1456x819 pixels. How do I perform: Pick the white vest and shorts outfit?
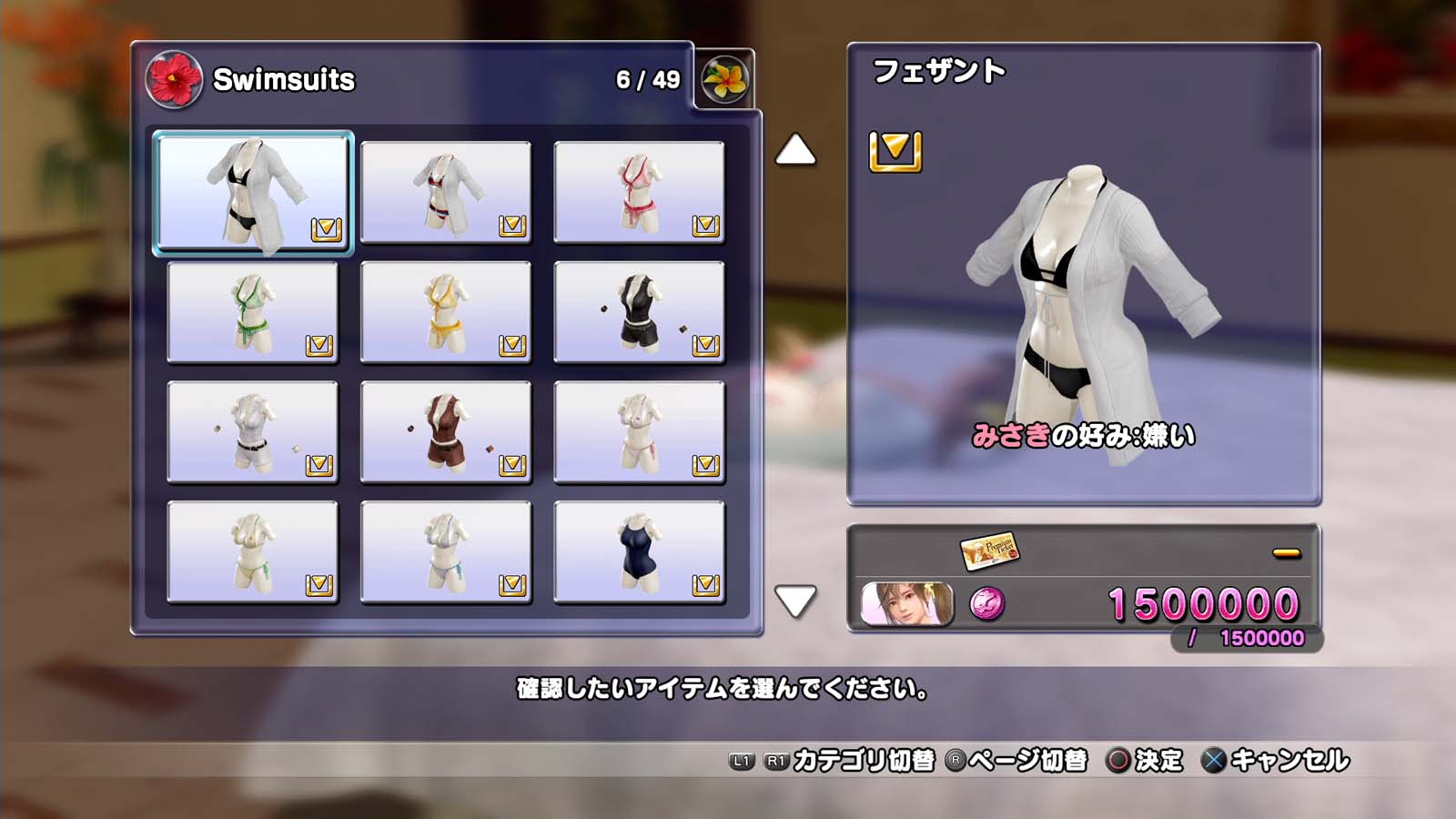253,432
